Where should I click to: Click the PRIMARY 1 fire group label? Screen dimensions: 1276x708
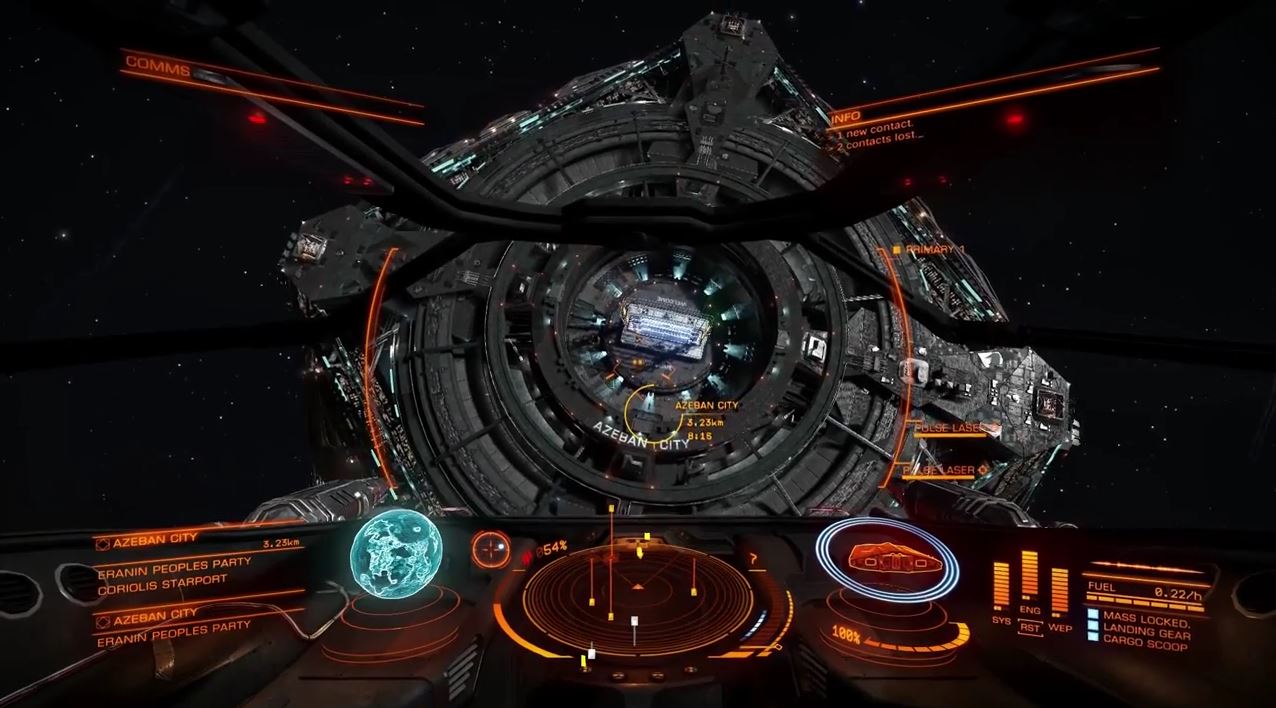(934, 249)
